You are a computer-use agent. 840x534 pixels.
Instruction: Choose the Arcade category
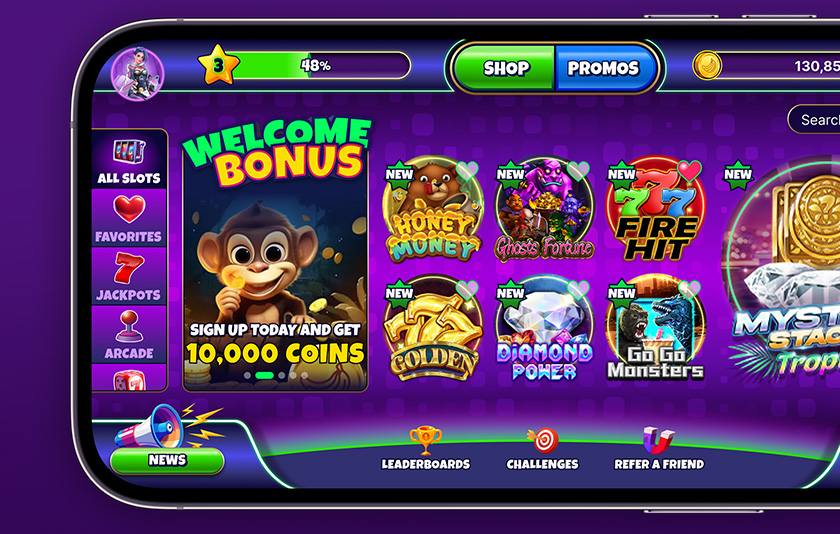(129, 334)
